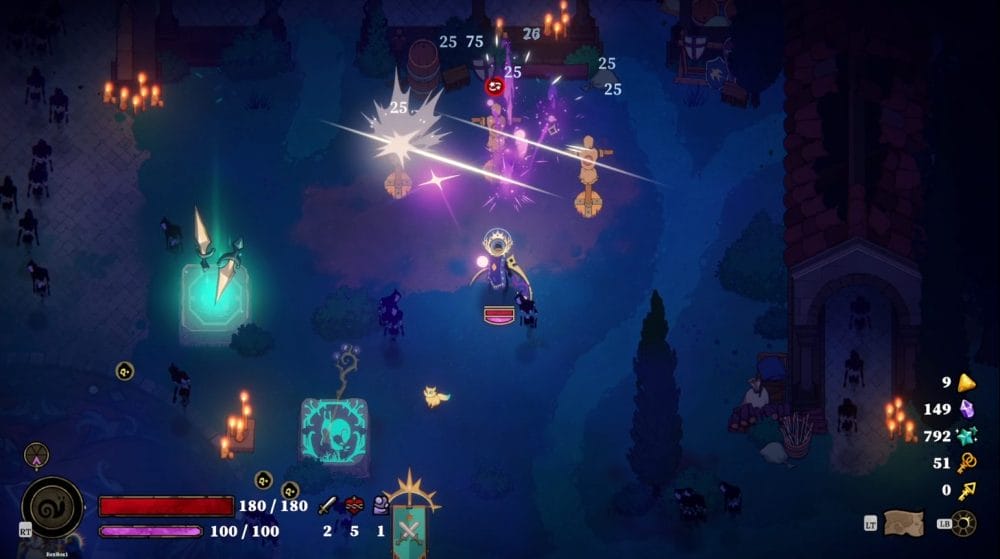Click the round-handled gold key icon
Viewport: 1000px width, 559px height.
[x=966, y=463]
